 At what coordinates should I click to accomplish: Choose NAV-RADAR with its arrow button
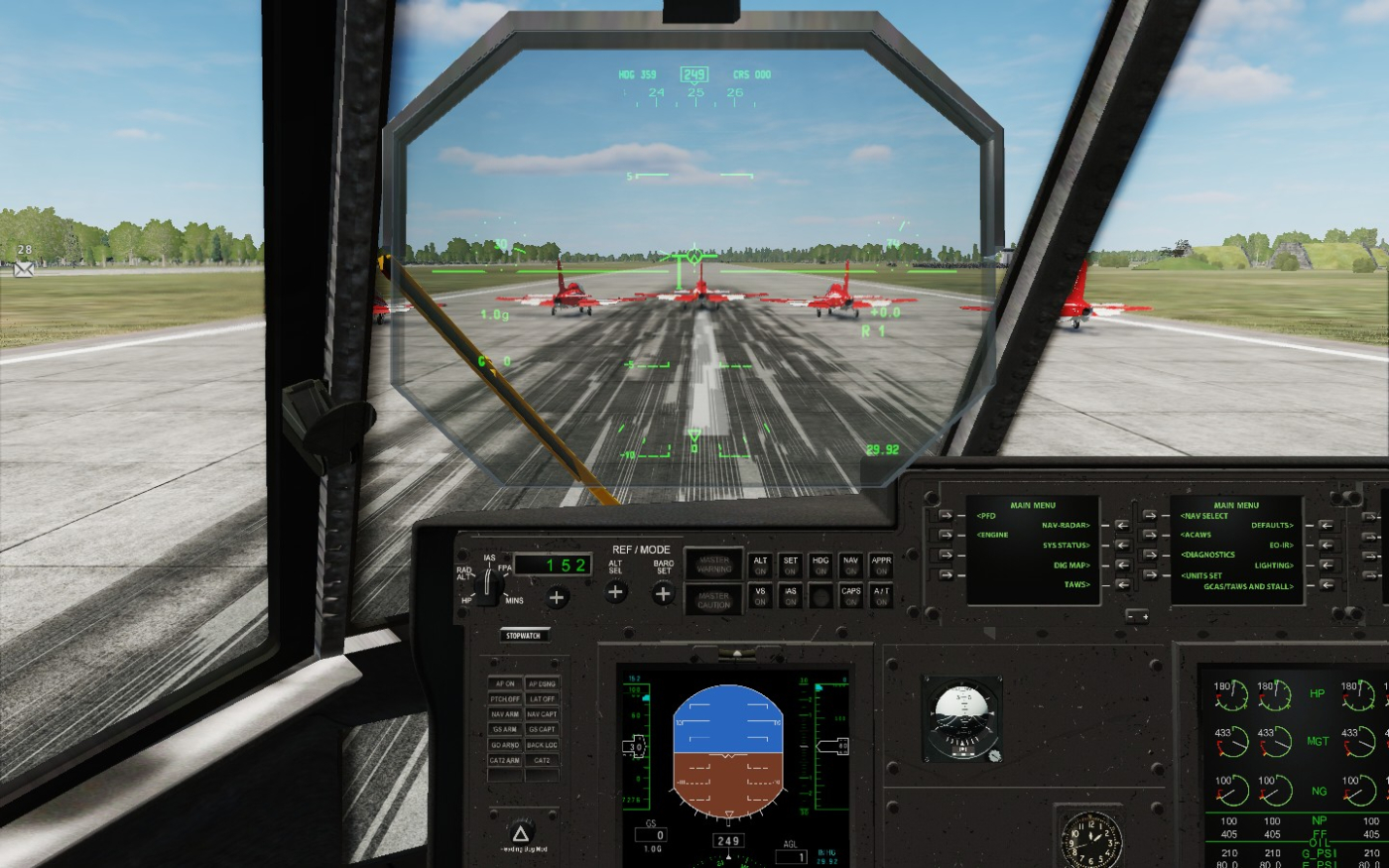[x=1121, y=526]
